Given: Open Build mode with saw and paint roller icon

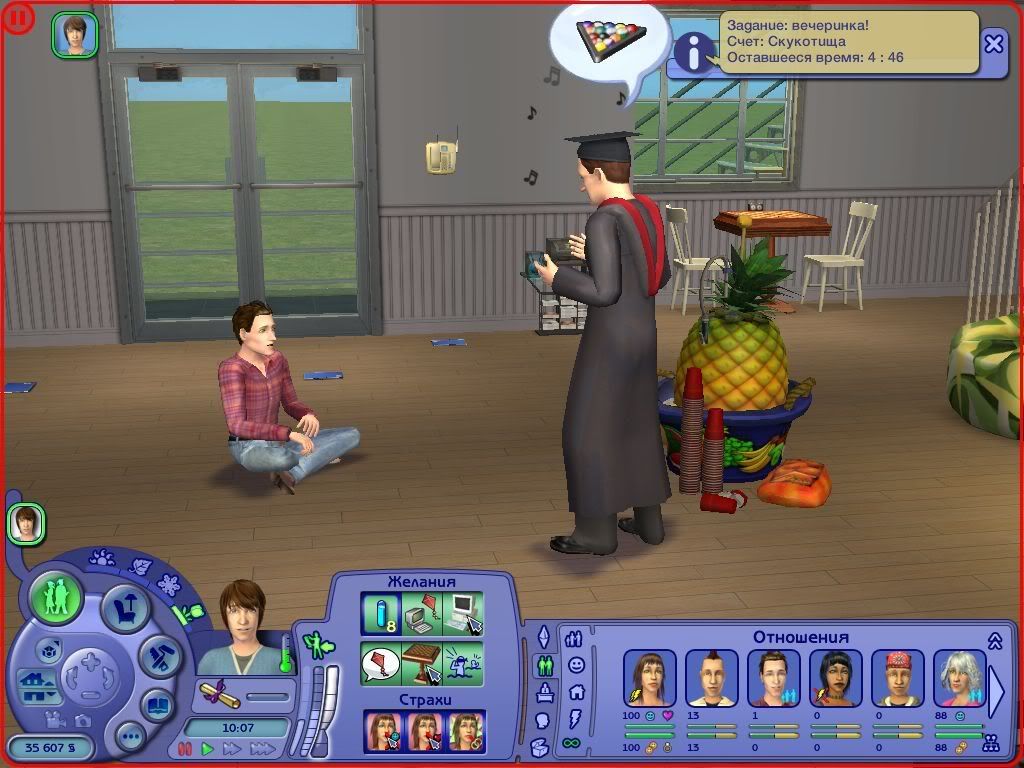Looking at the screenshot, I should 158,656.
